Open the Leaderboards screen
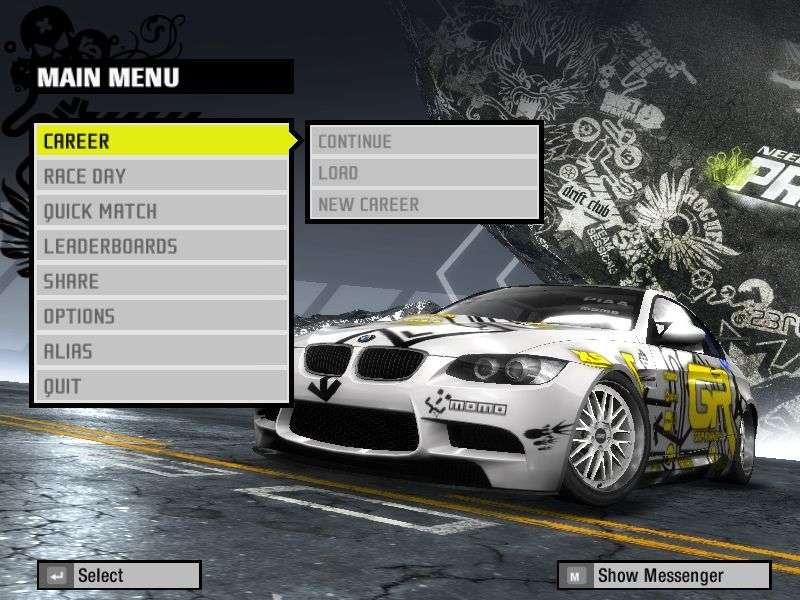 [162, 246]
